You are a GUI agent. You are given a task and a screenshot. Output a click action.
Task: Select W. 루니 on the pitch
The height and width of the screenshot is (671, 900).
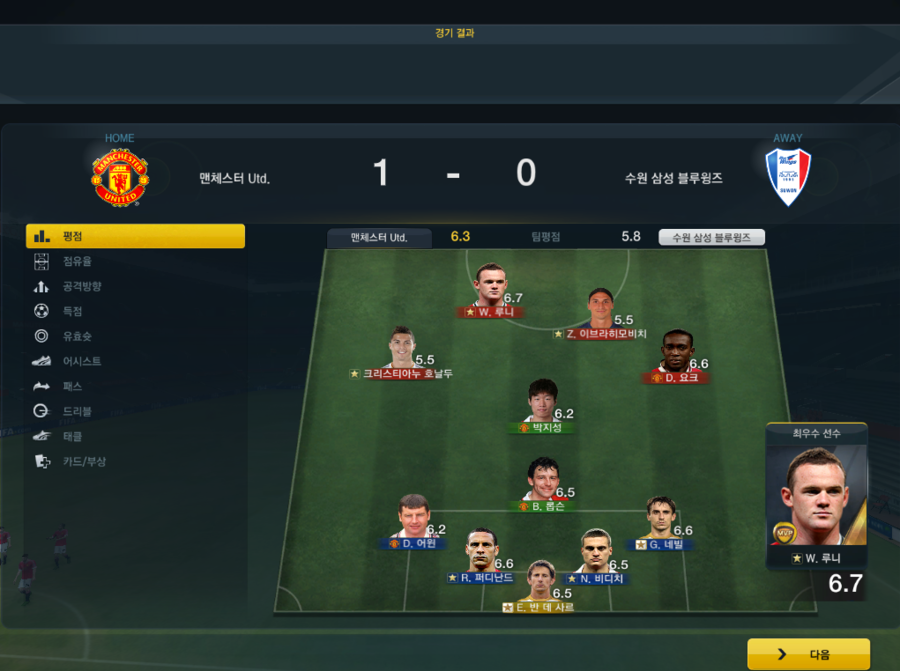tap(490, 290)
